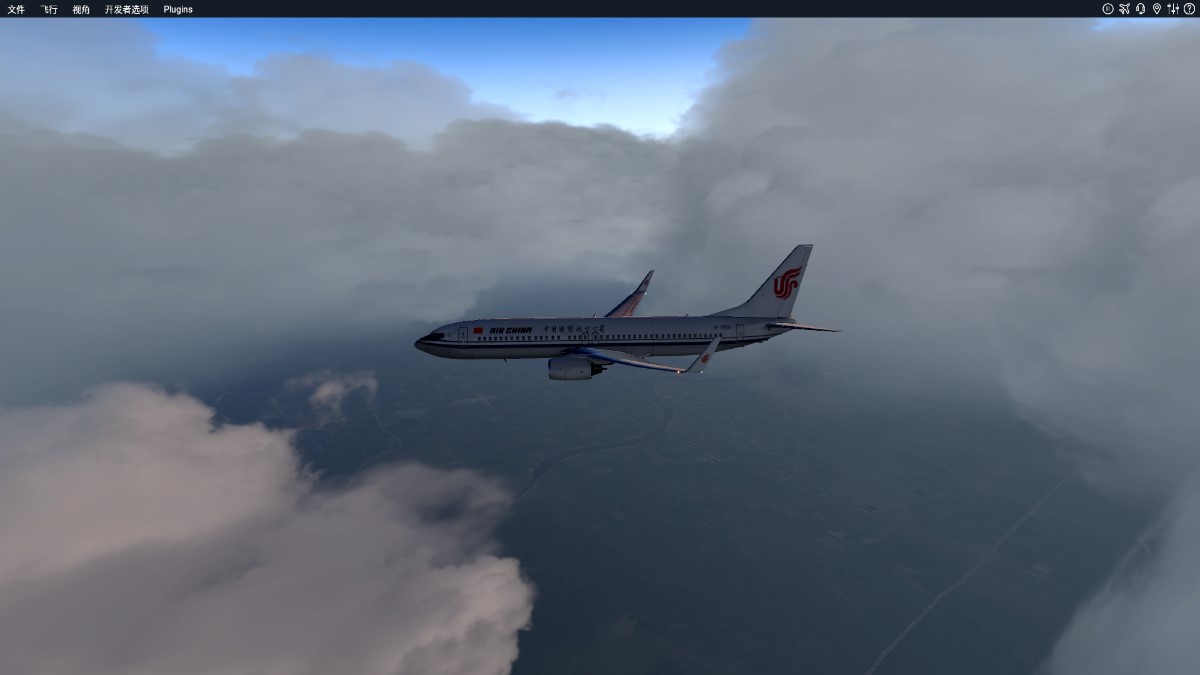Show the map using the location pin icon
Viewport: 1200px width, 675px height.
click(1157, 9)
